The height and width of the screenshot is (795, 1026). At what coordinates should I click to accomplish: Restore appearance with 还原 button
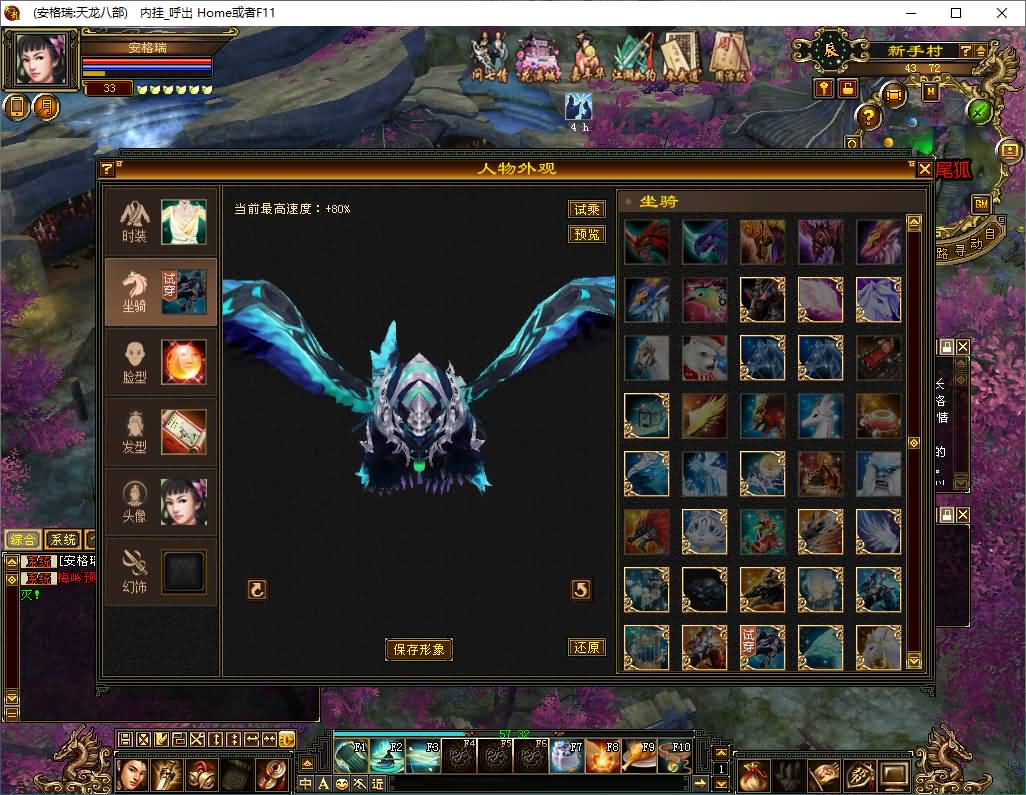pos(587,647)
